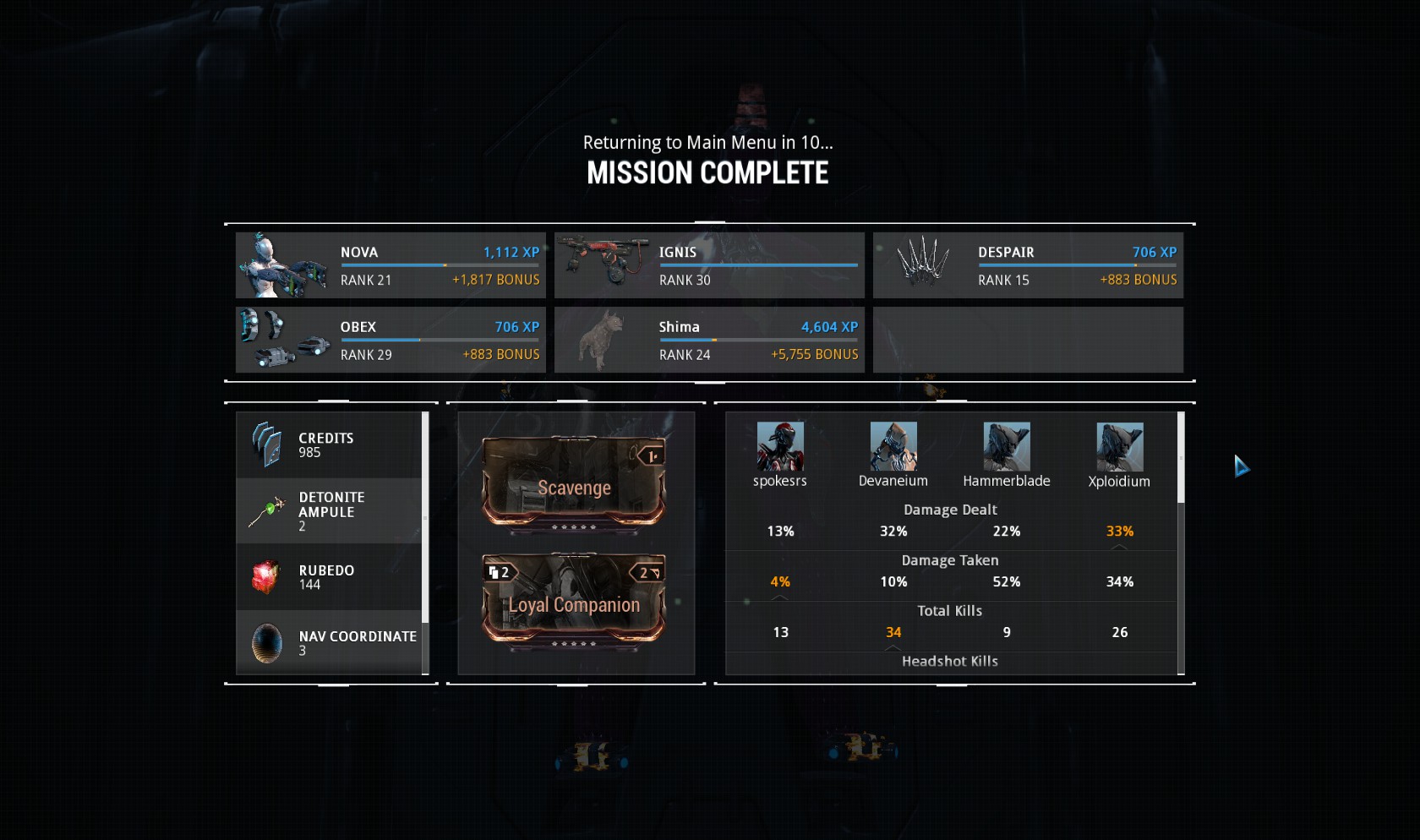The width and height of the screenshot is (1420, 840).
Task: Click the Detonite Ampule reward row
Action: point(329,511)
